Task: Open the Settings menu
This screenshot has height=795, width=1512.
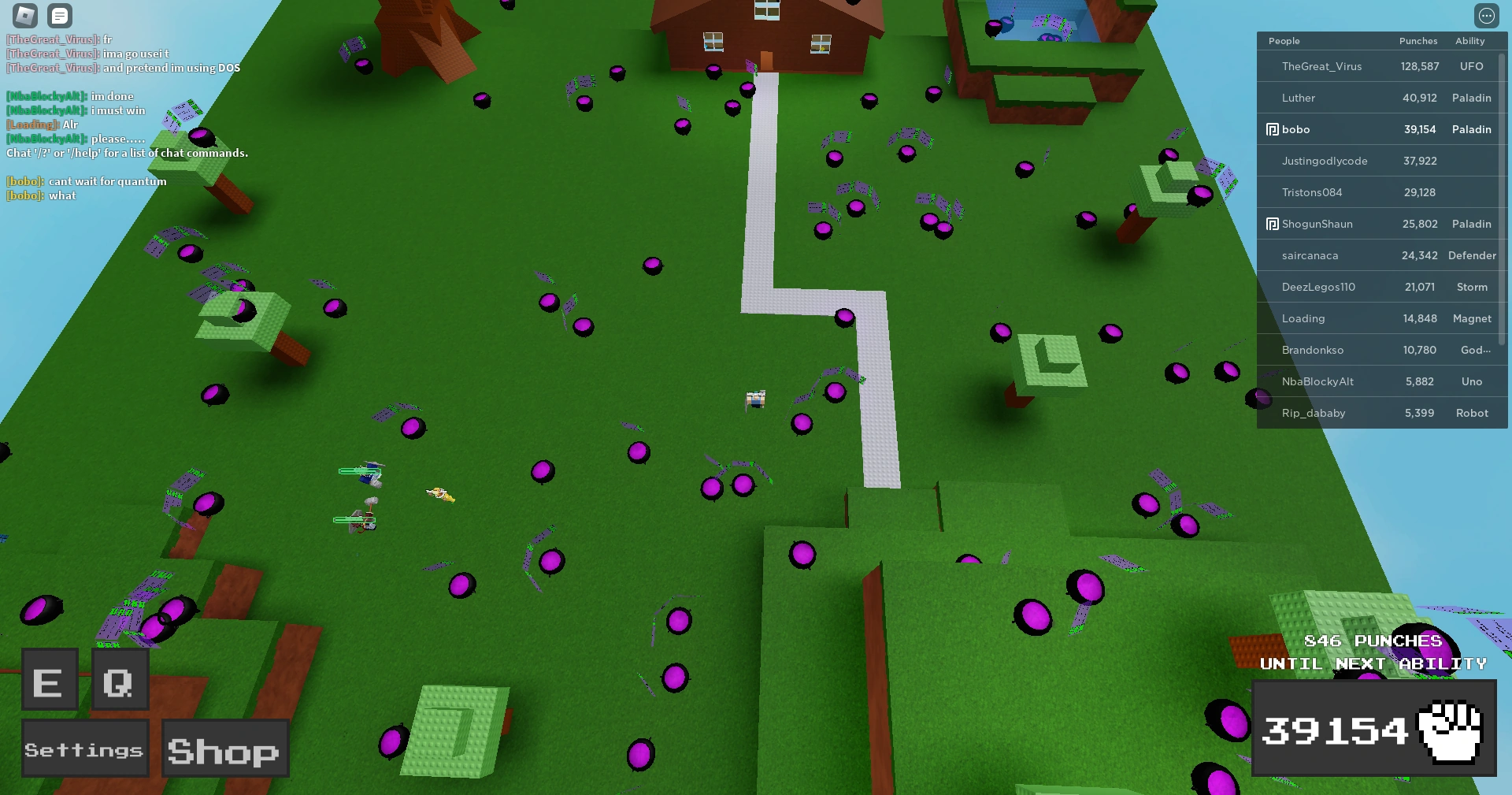Action: [84, 748]
